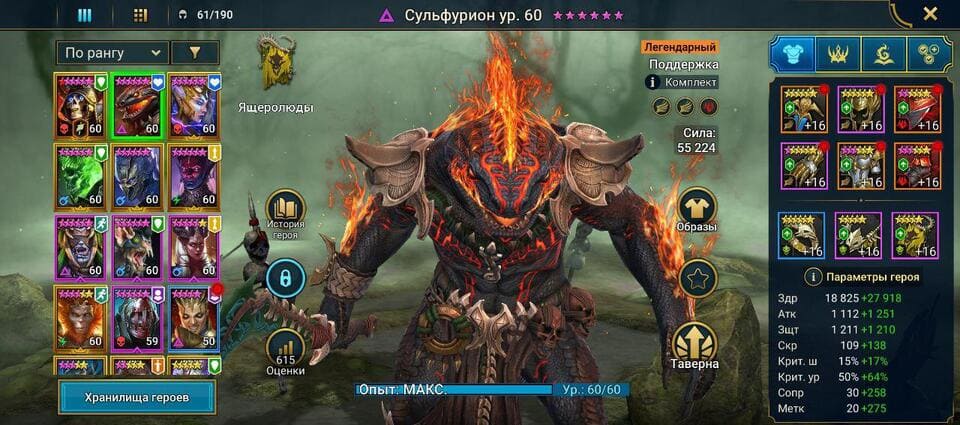
Task: Select the armor equipment tab
Action: click(x=791, y=54)
